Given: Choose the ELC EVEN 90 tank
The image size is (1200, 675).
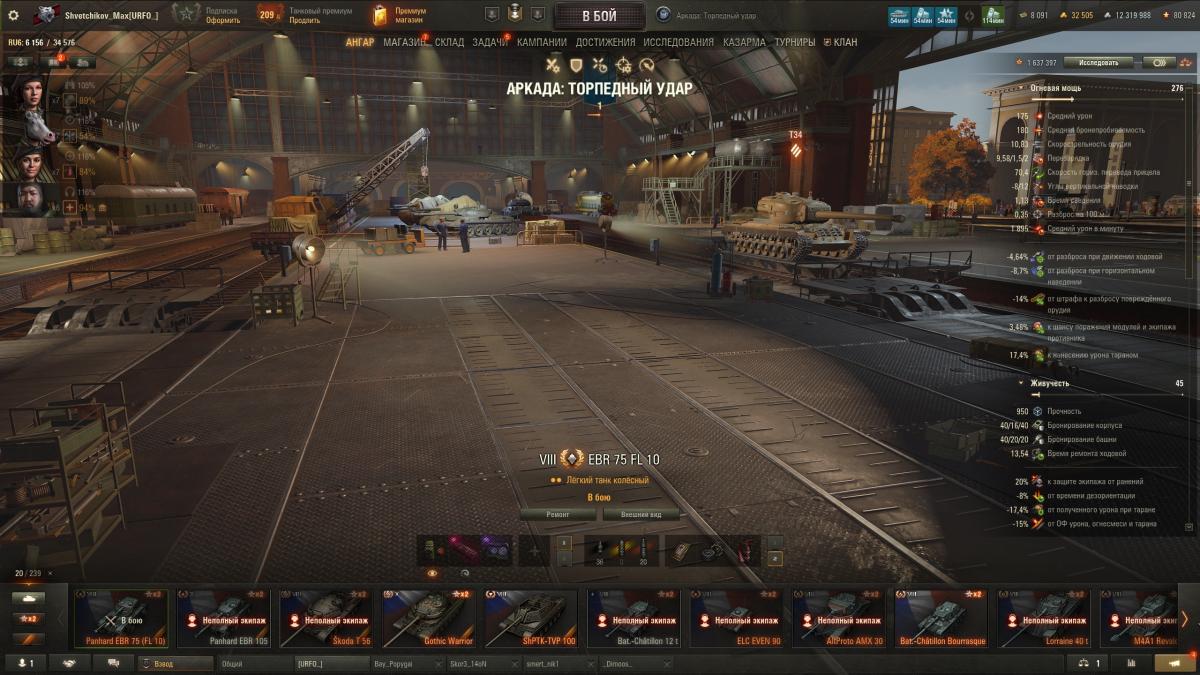Looking at the screenshot, I should (736, 618).
